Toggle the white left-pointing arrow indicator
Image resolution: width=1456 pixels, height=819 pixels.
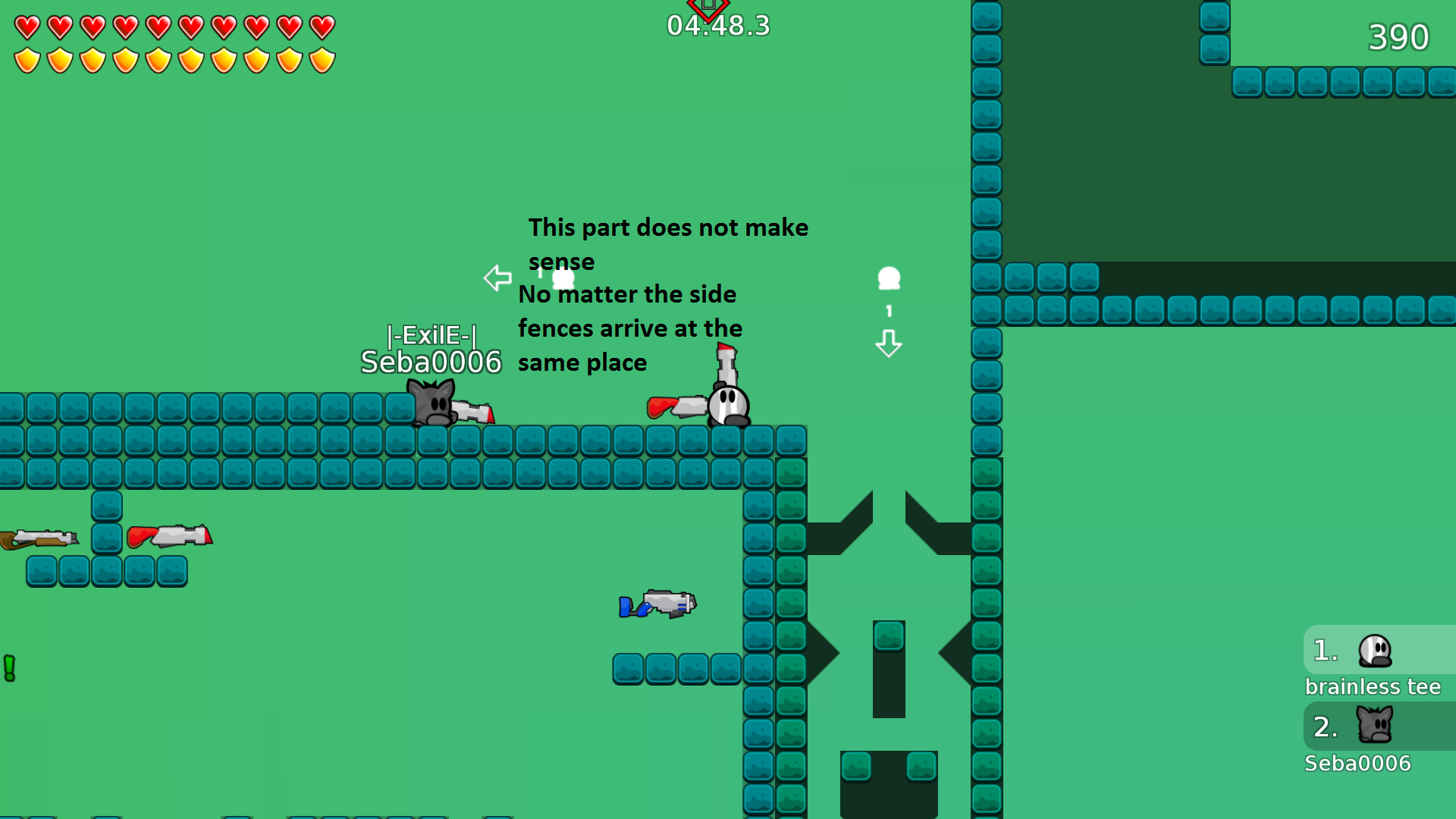(x=497, y=278)
